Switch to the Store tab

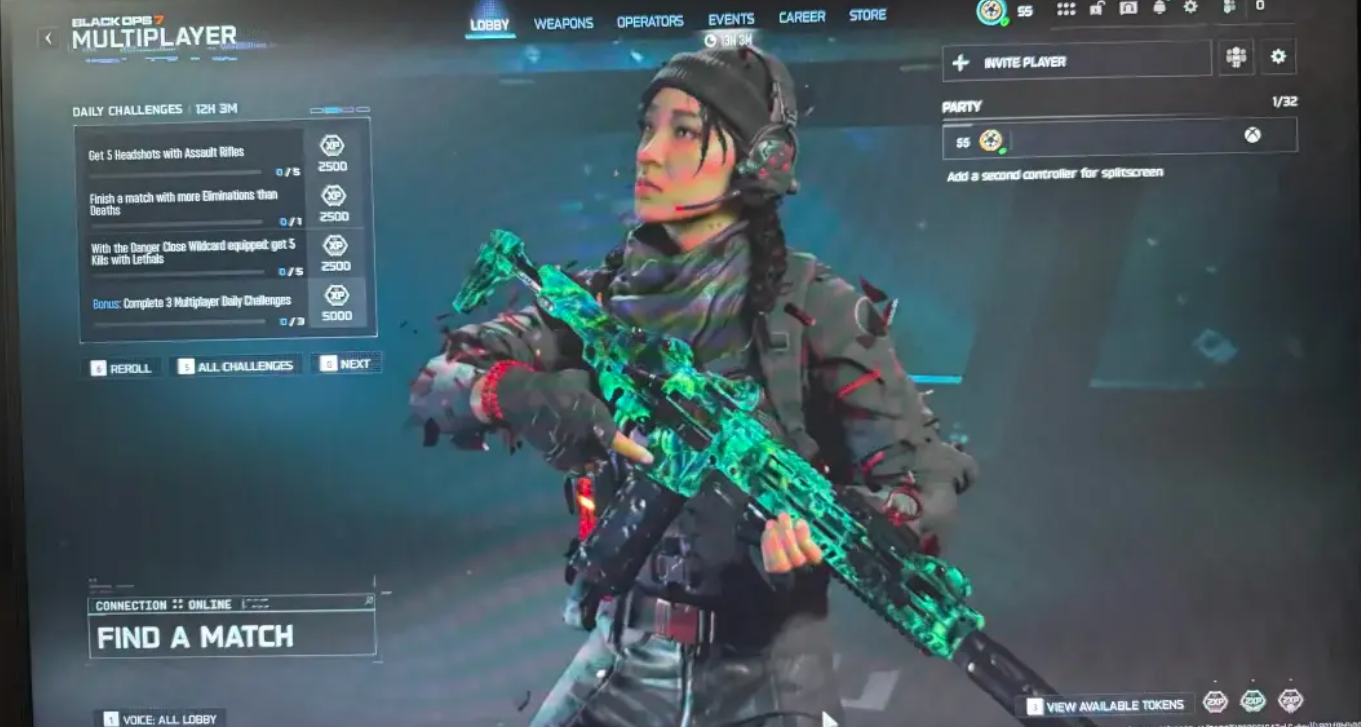pyautogui.click(x=867, y=15)
